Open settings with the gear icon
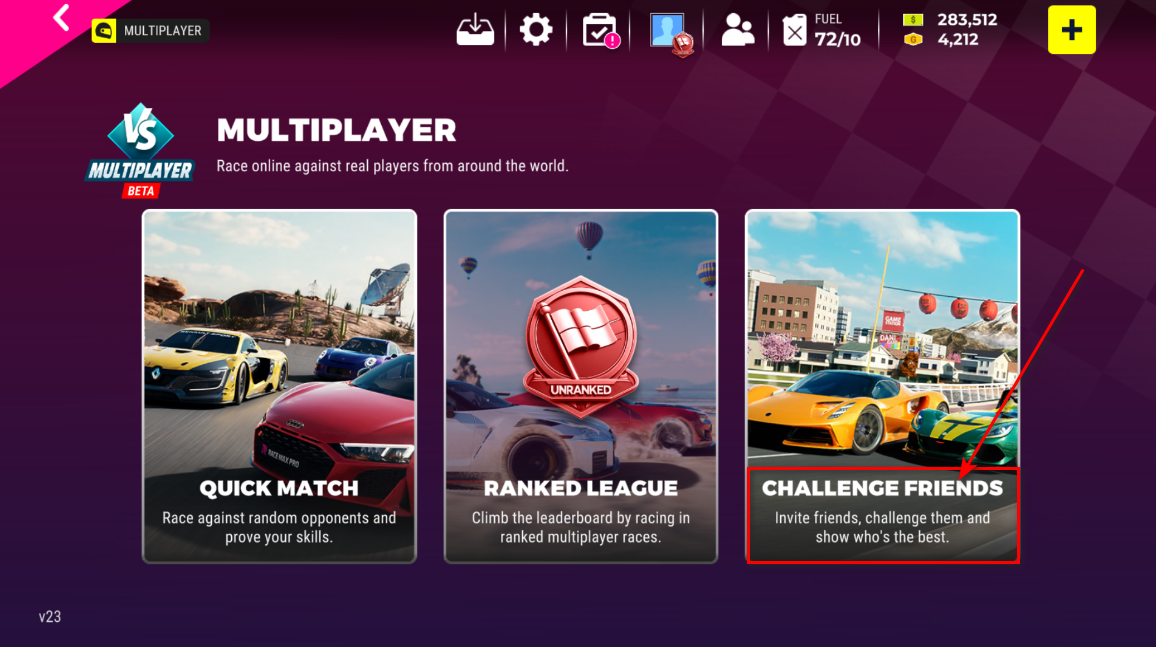This screenshot has width=1156, height=647. pyautogui.click(x=536, y=30)
